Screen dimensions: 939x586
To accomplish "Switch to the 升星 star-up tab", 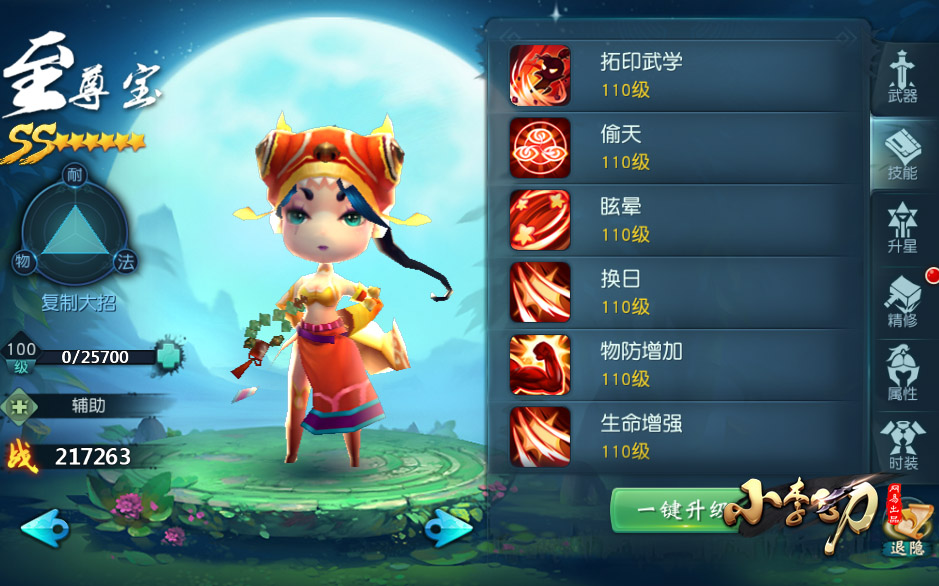I will coord(902,226).
